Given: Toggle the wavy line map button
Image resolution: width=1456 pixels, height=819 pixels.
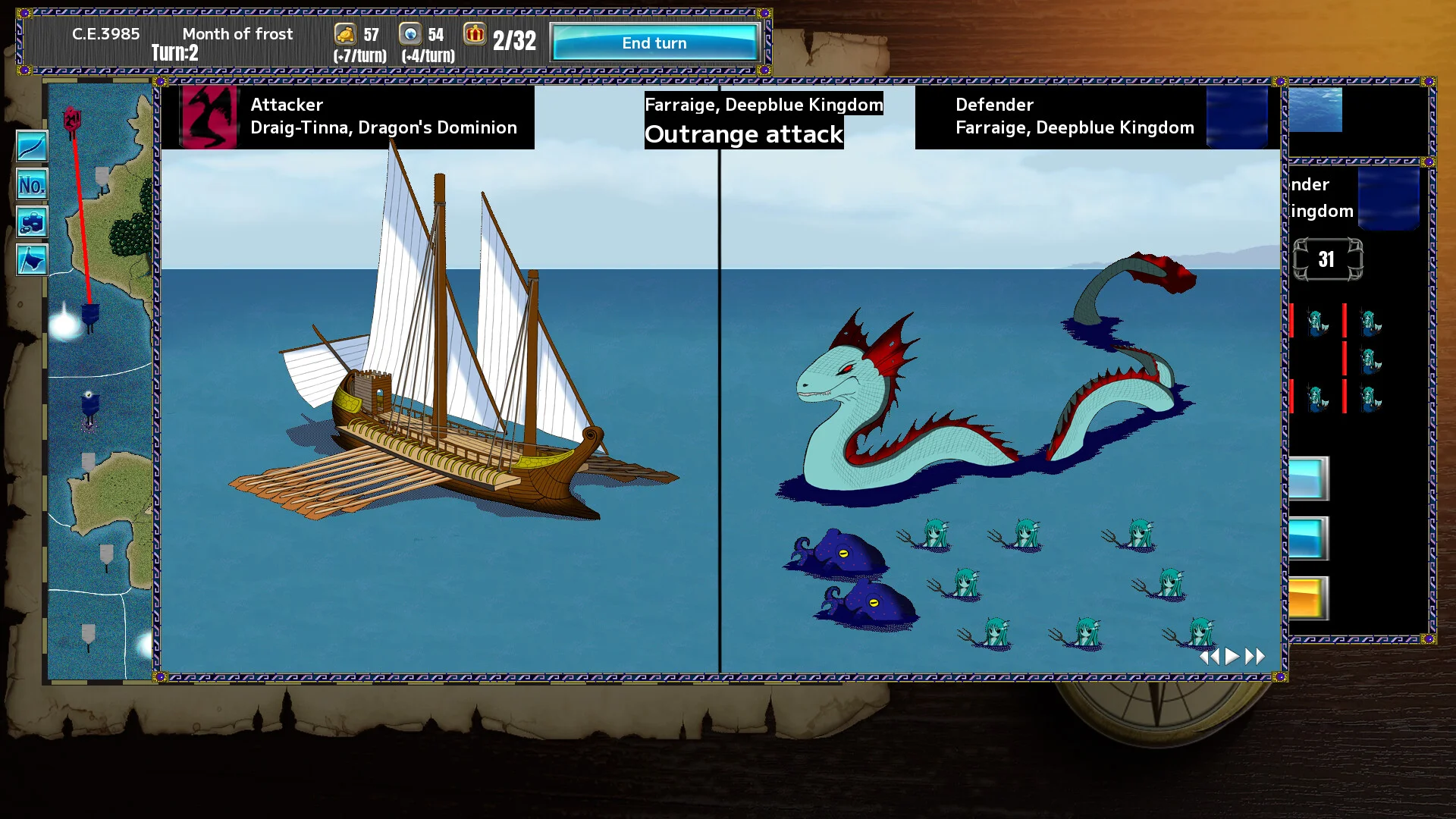Looking at the screenshot, I should click(x=32, y=146).
